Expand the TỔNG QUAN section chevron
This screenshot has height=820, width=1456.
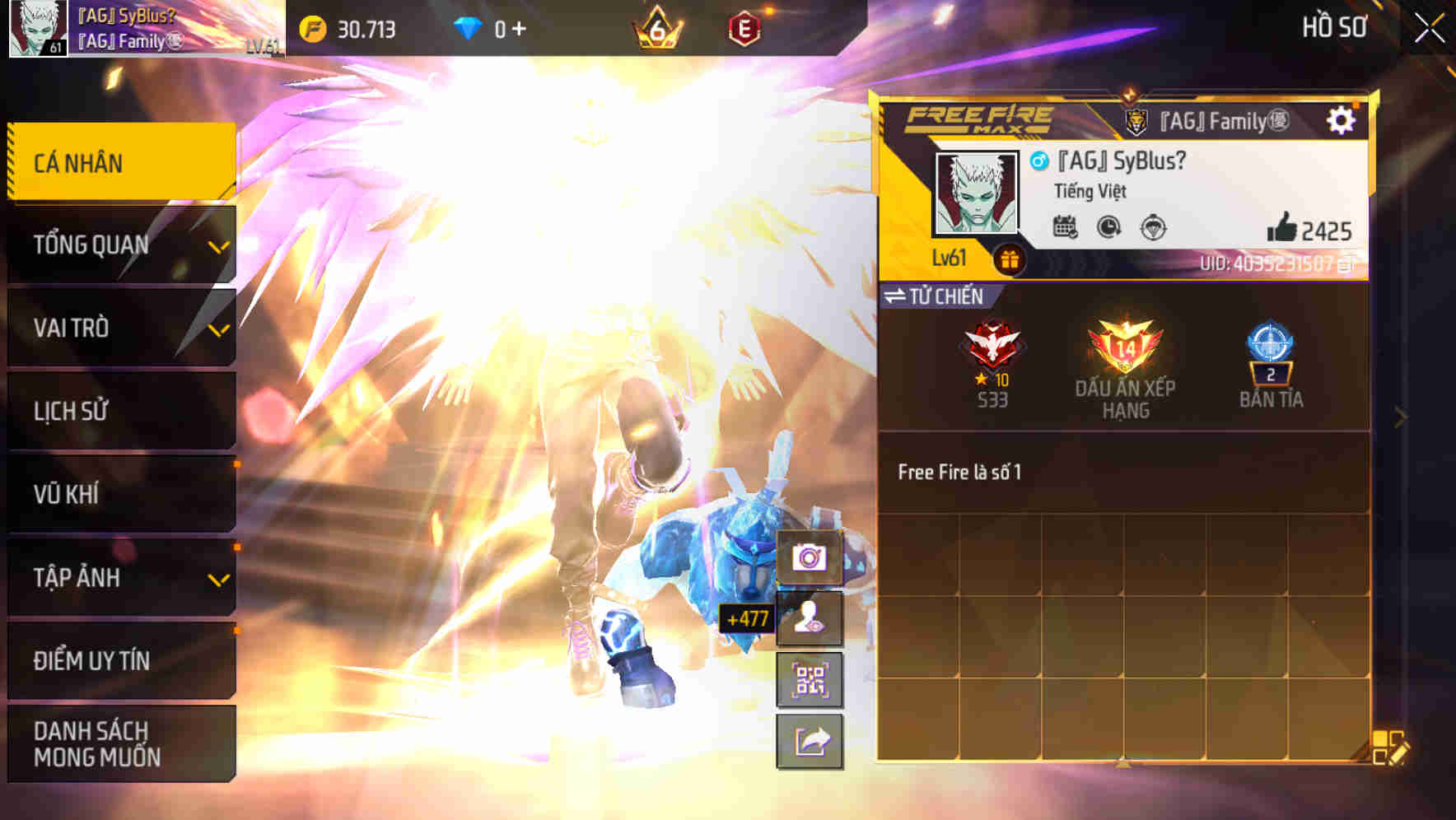coord(218,245)
